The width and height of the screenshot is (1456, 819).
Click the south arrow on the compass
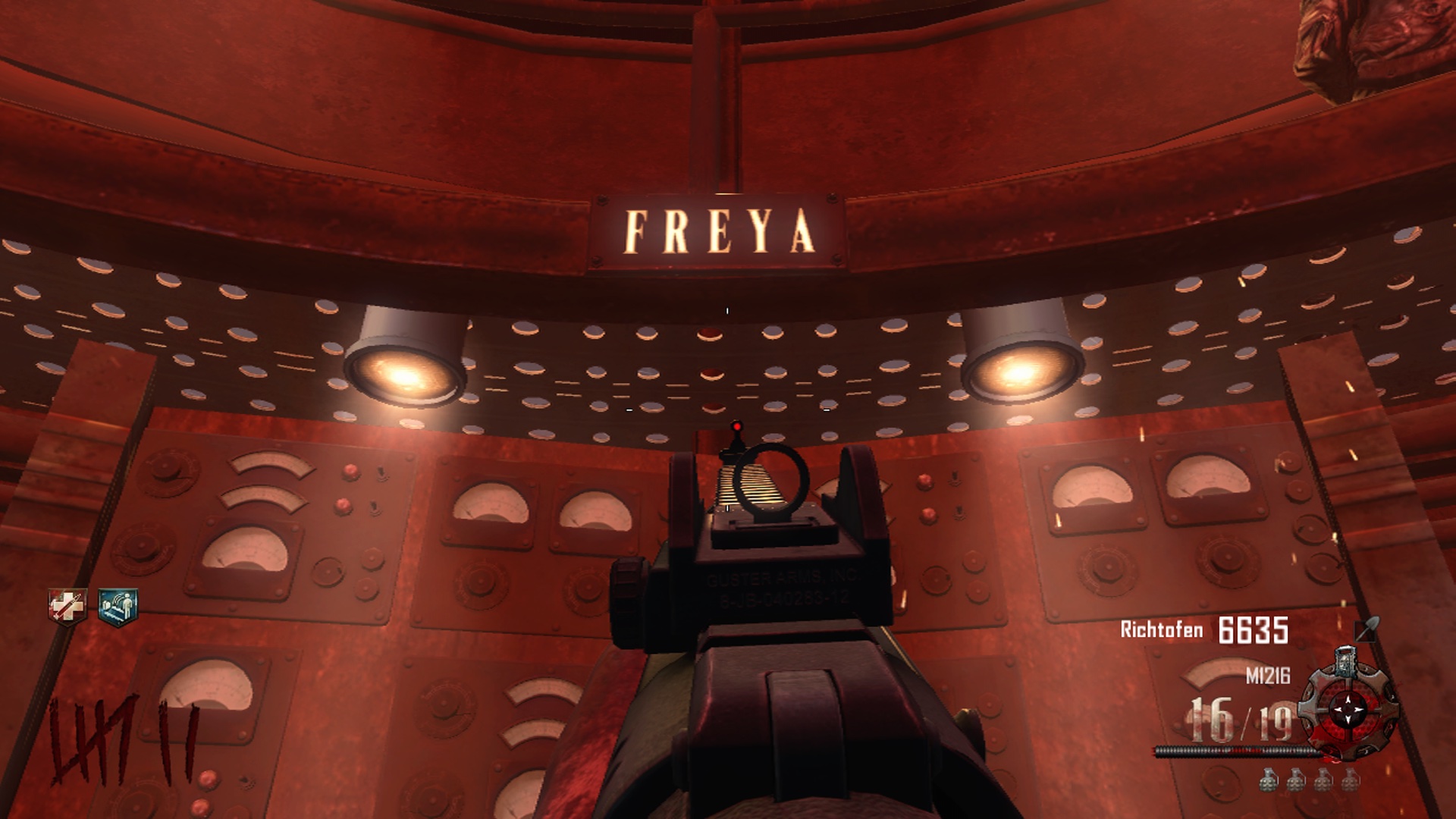pos(1348,720)
